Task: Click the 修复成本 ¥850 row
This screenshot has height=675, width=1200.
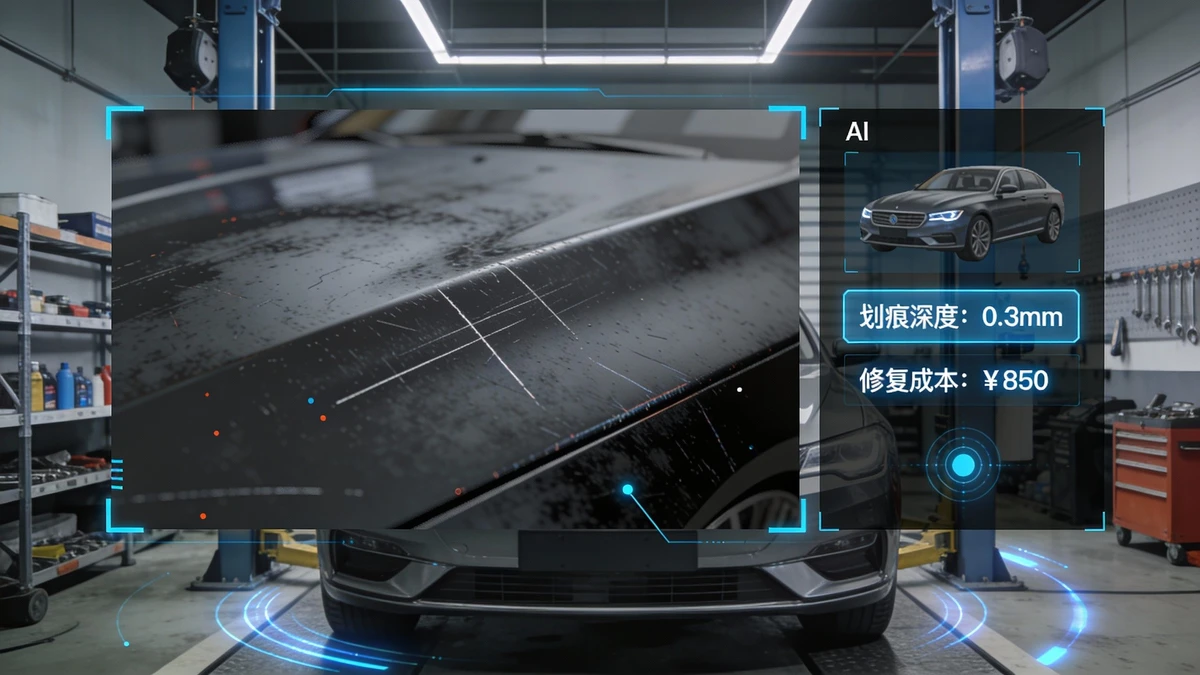Action: click(x=960, y=380)
